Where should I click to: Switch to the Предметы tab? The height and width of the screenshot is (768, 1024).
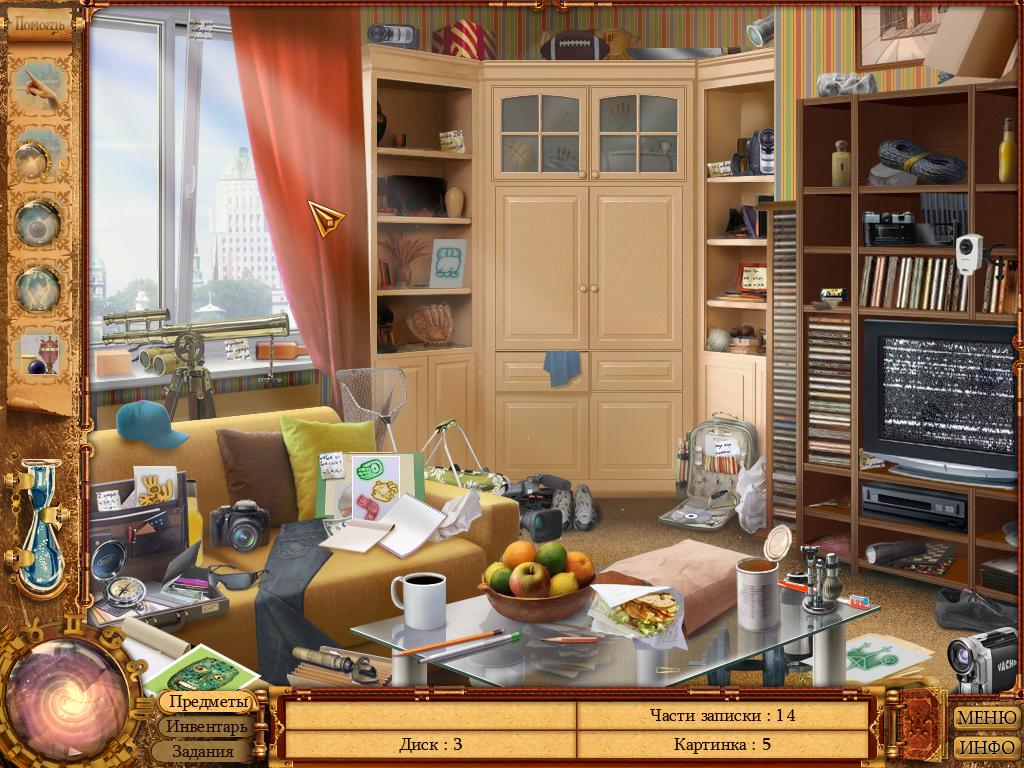[x=207, y=702]
